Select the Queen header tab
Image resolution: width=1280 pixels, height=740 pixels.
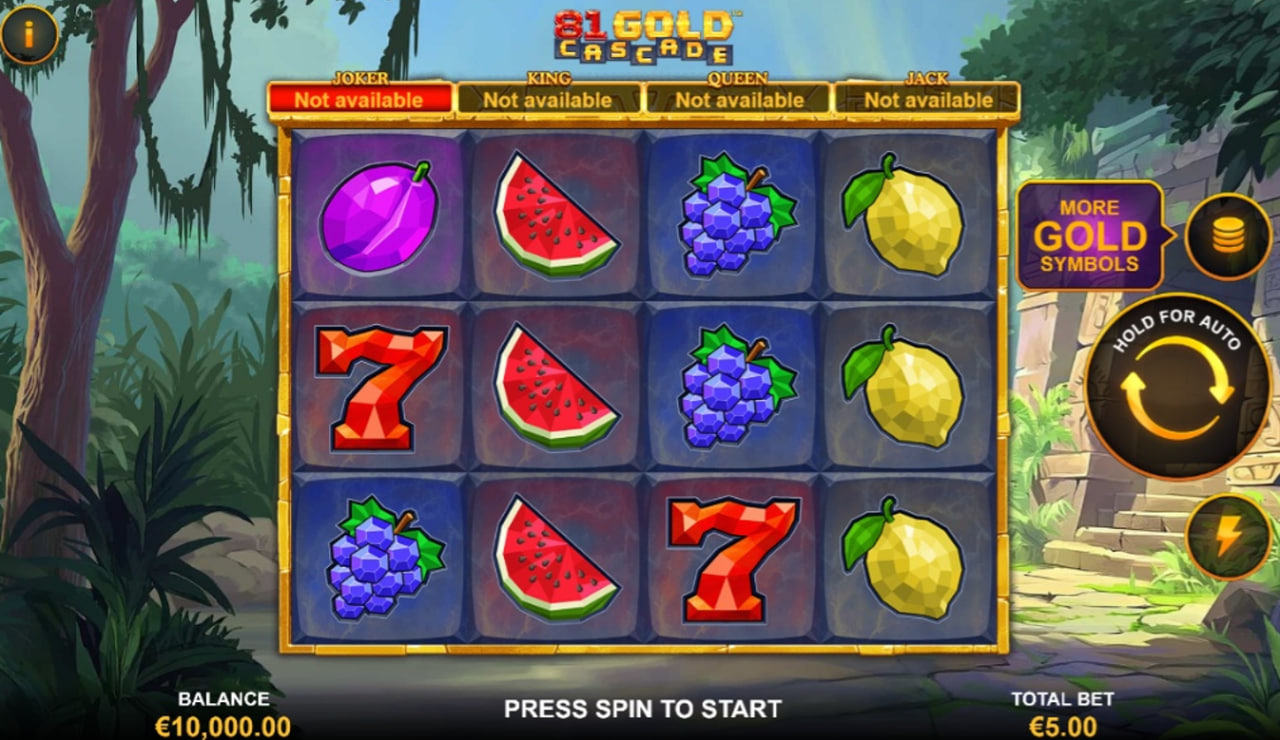(737, 79)
